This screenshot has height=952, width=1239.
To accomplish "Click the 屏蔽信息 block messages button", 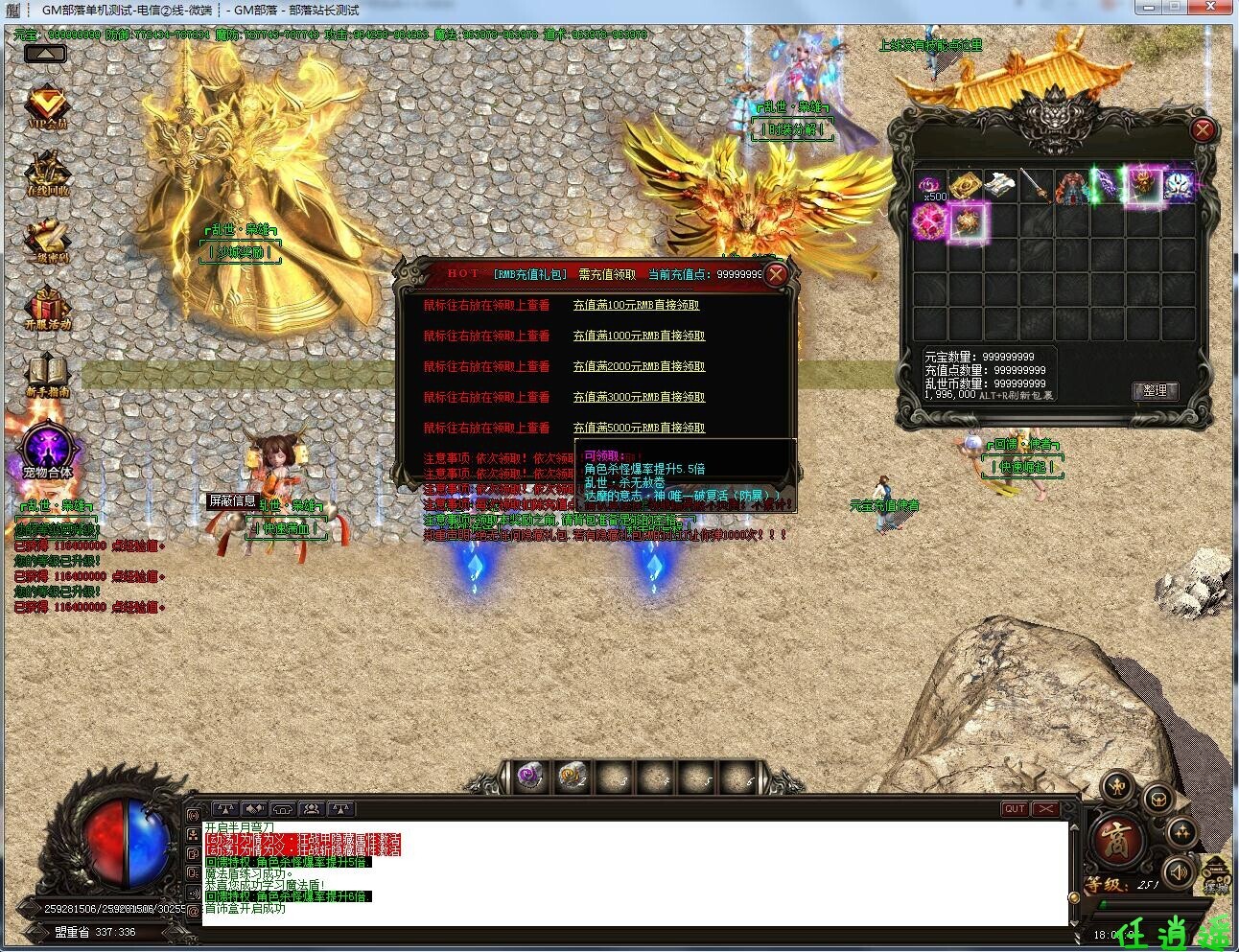I will [x=232, y=500].
